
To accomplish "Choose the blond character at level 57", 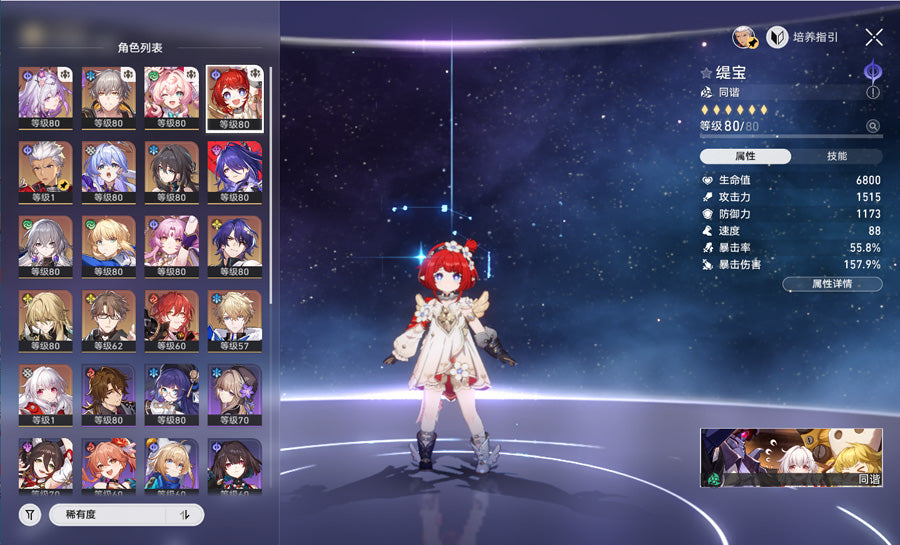I will click(x=234, y=320).
